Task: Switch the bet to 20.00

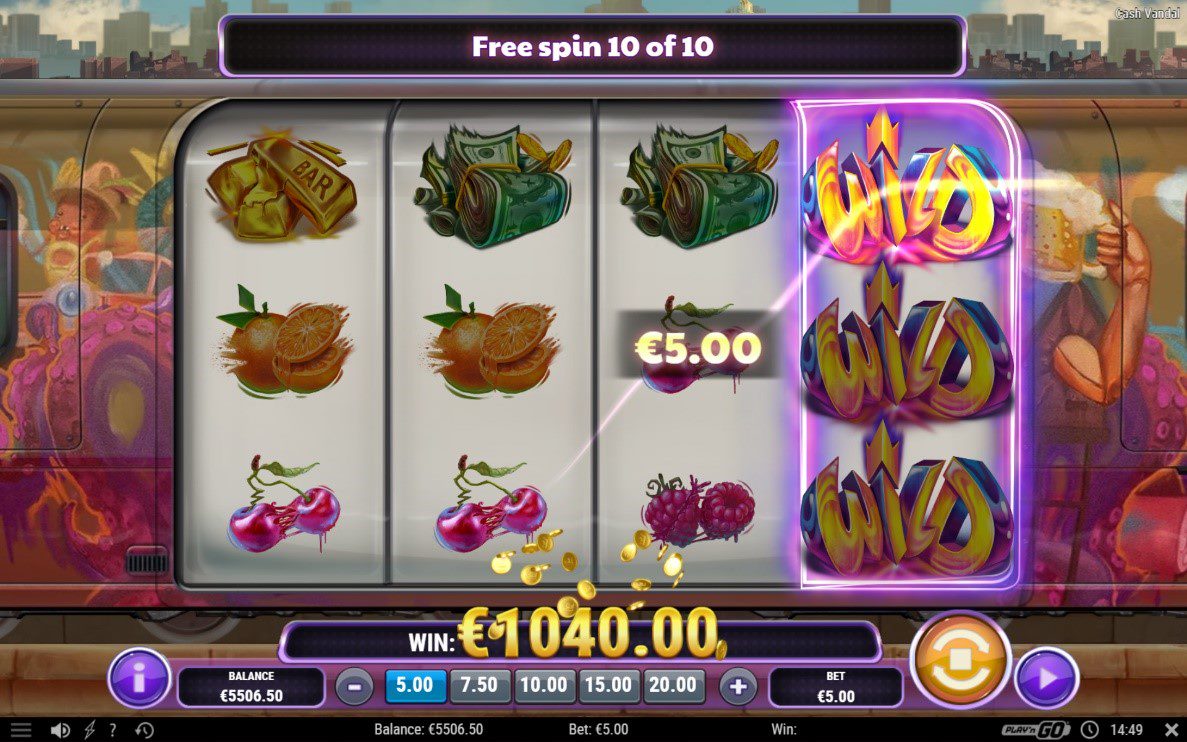Action: pos(673,685)
